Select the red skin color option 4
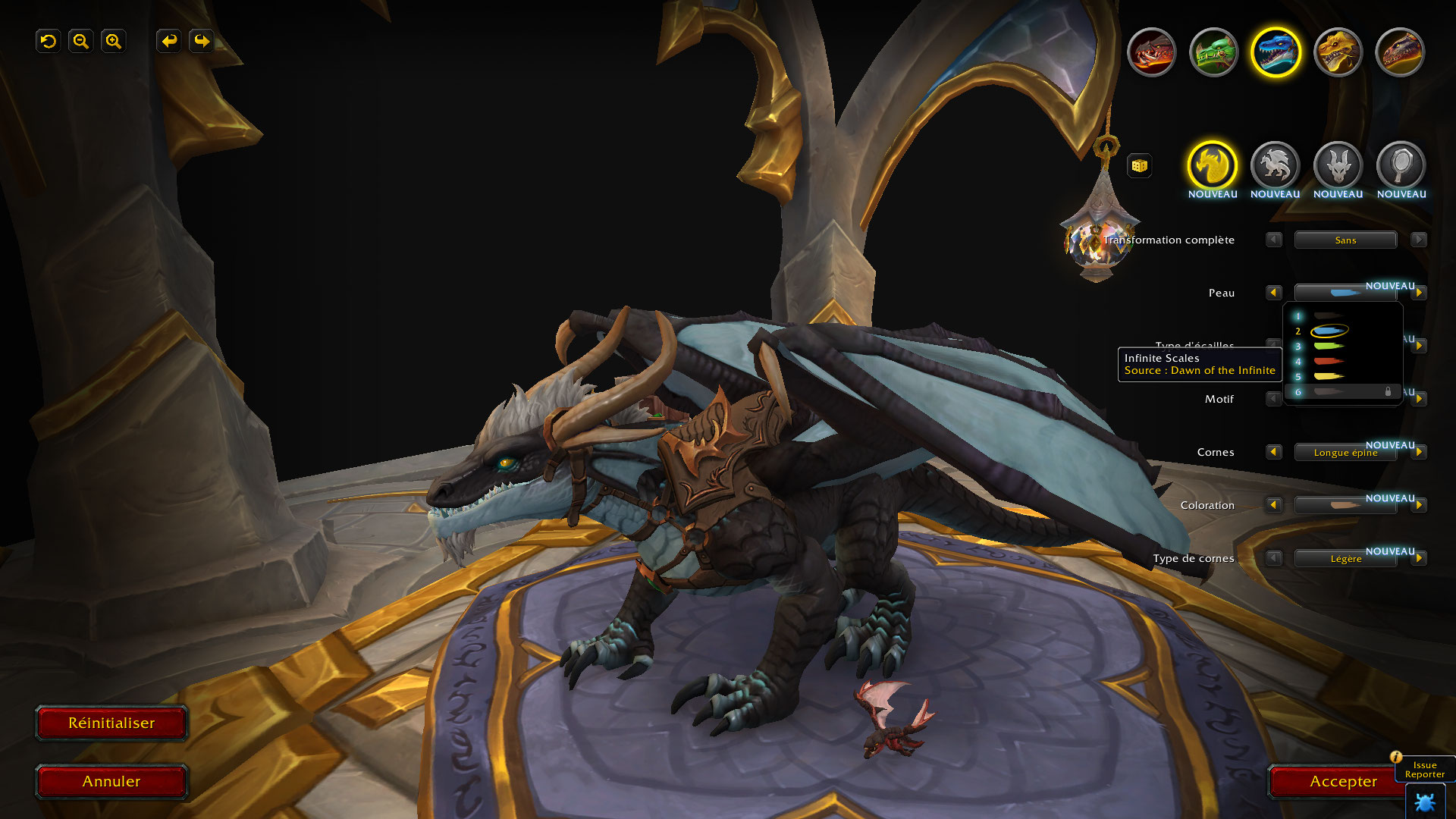Image resolution: width=1456 pixels, height=819 pixels. [1329, 362]
